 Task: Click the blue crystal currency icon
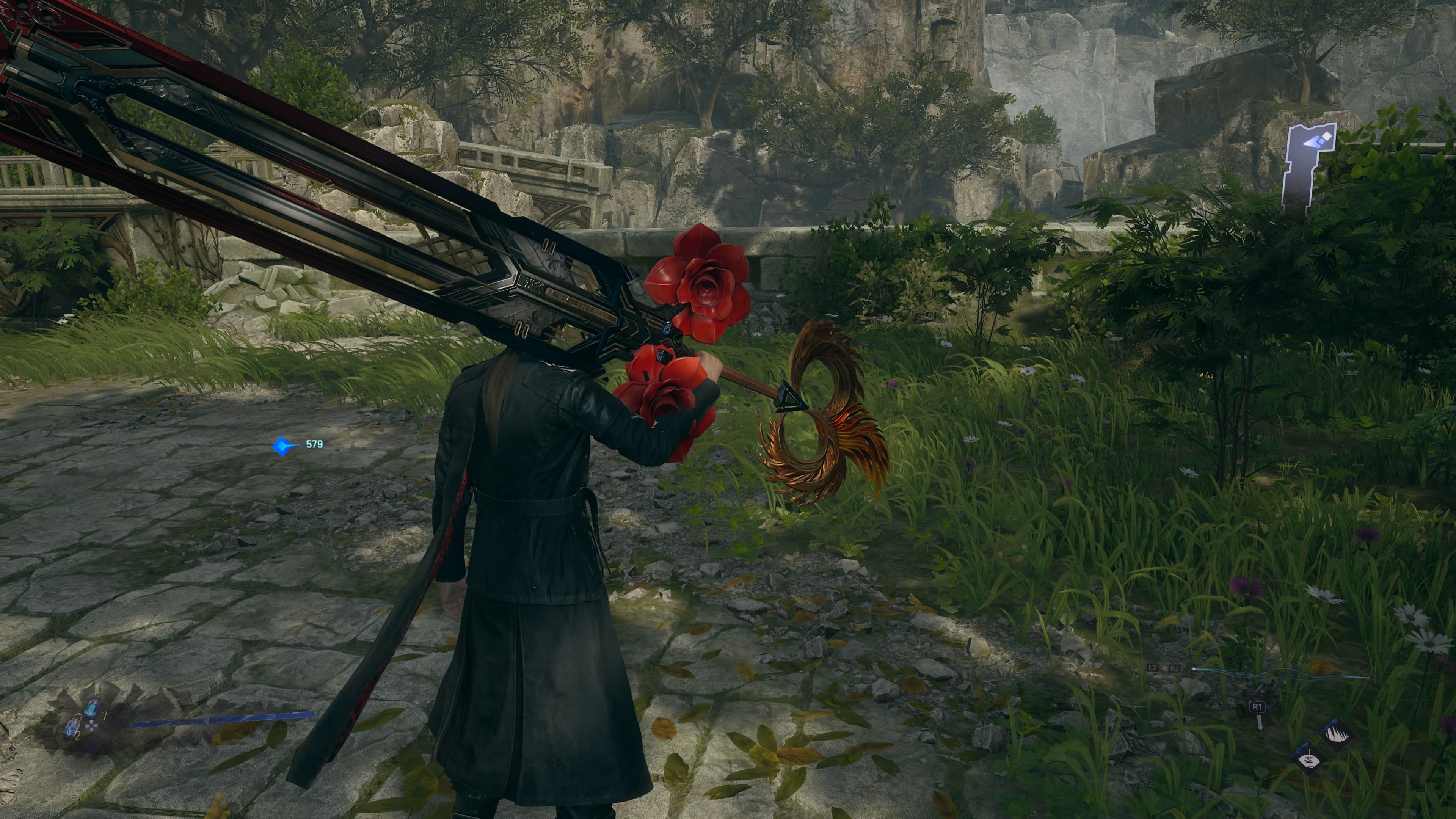coord(282,446)
